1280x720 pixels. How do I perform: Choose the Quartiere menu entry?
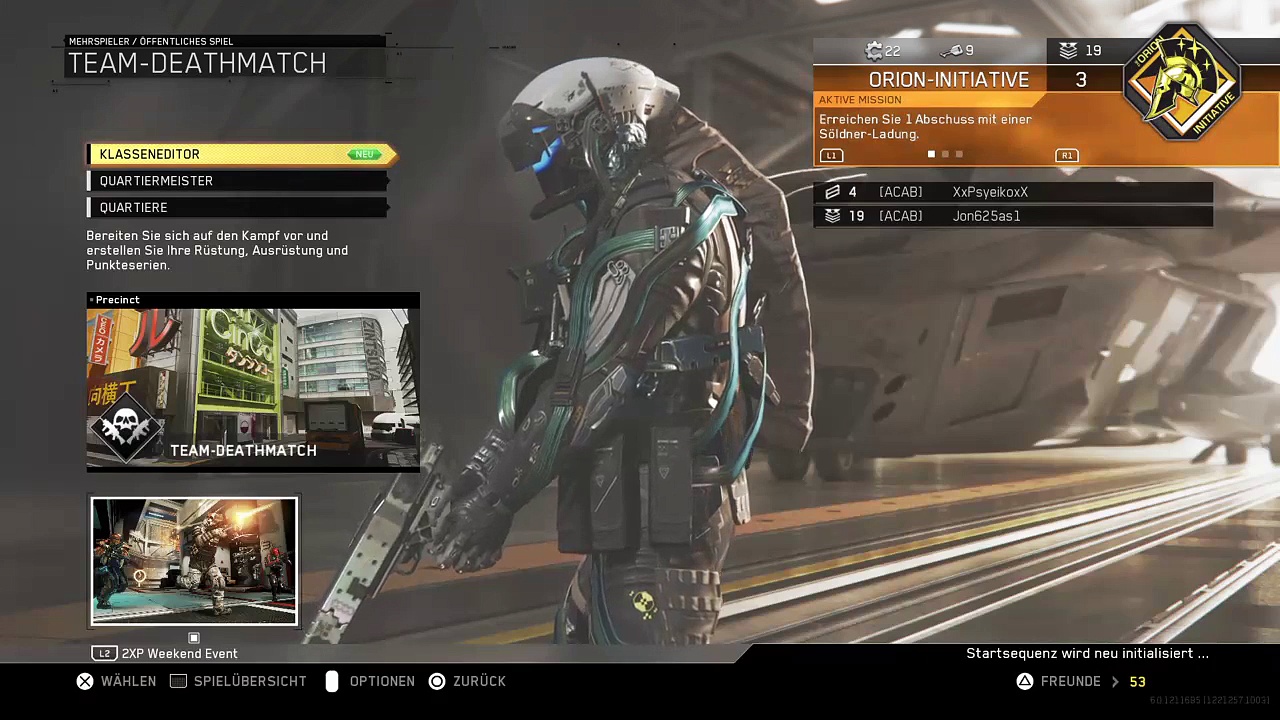click(238, 207)
